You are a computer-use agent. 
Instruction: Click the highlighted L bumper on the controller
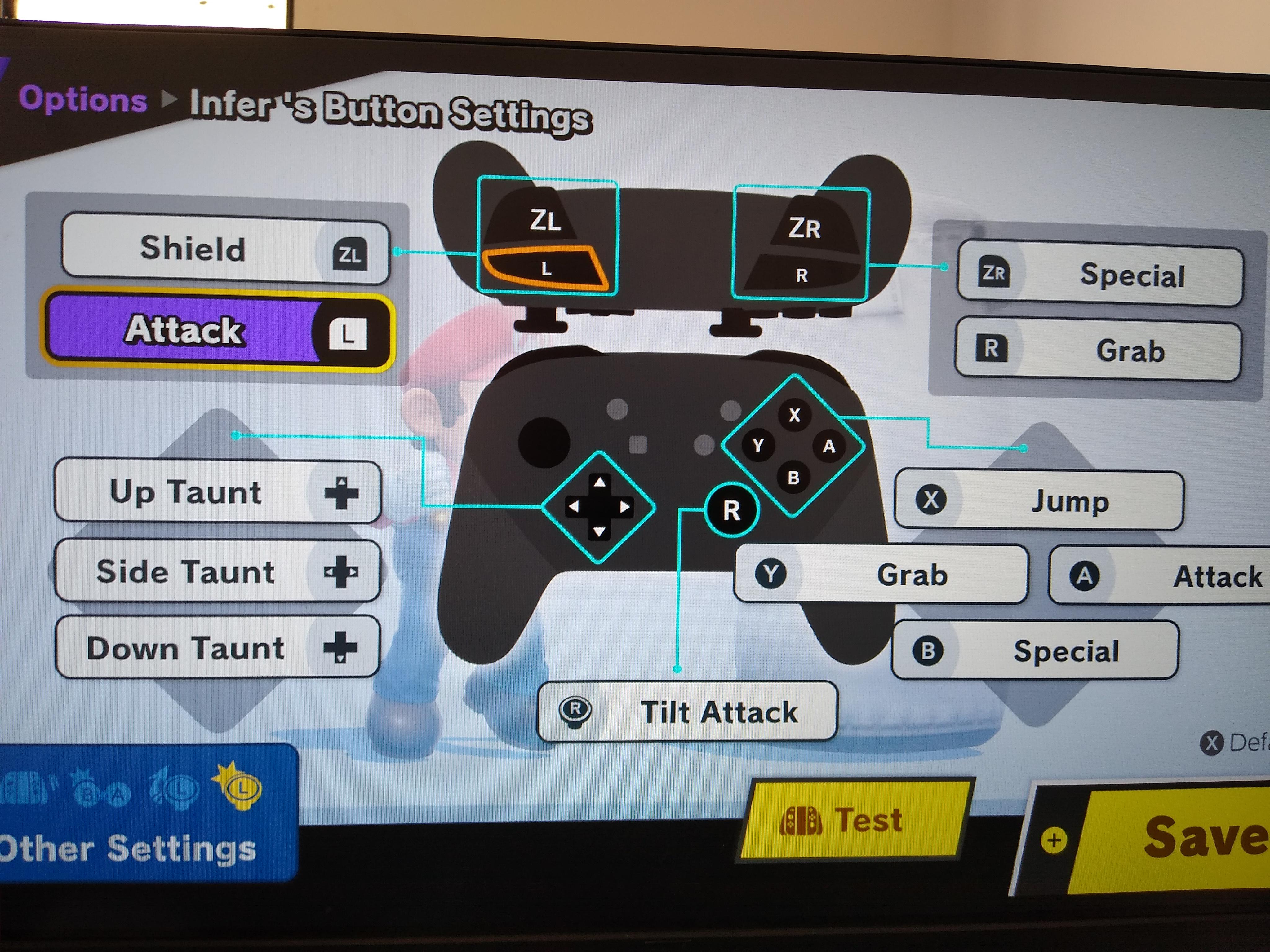(545, 270)
